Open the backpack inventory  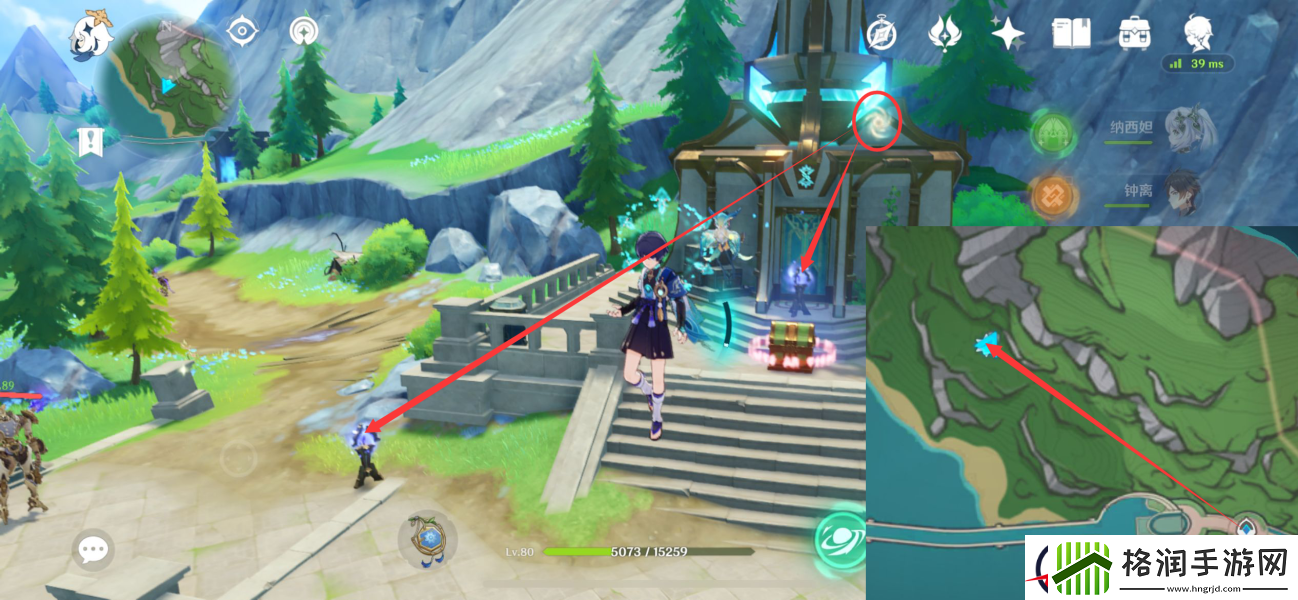click(x=1135, y=34)
